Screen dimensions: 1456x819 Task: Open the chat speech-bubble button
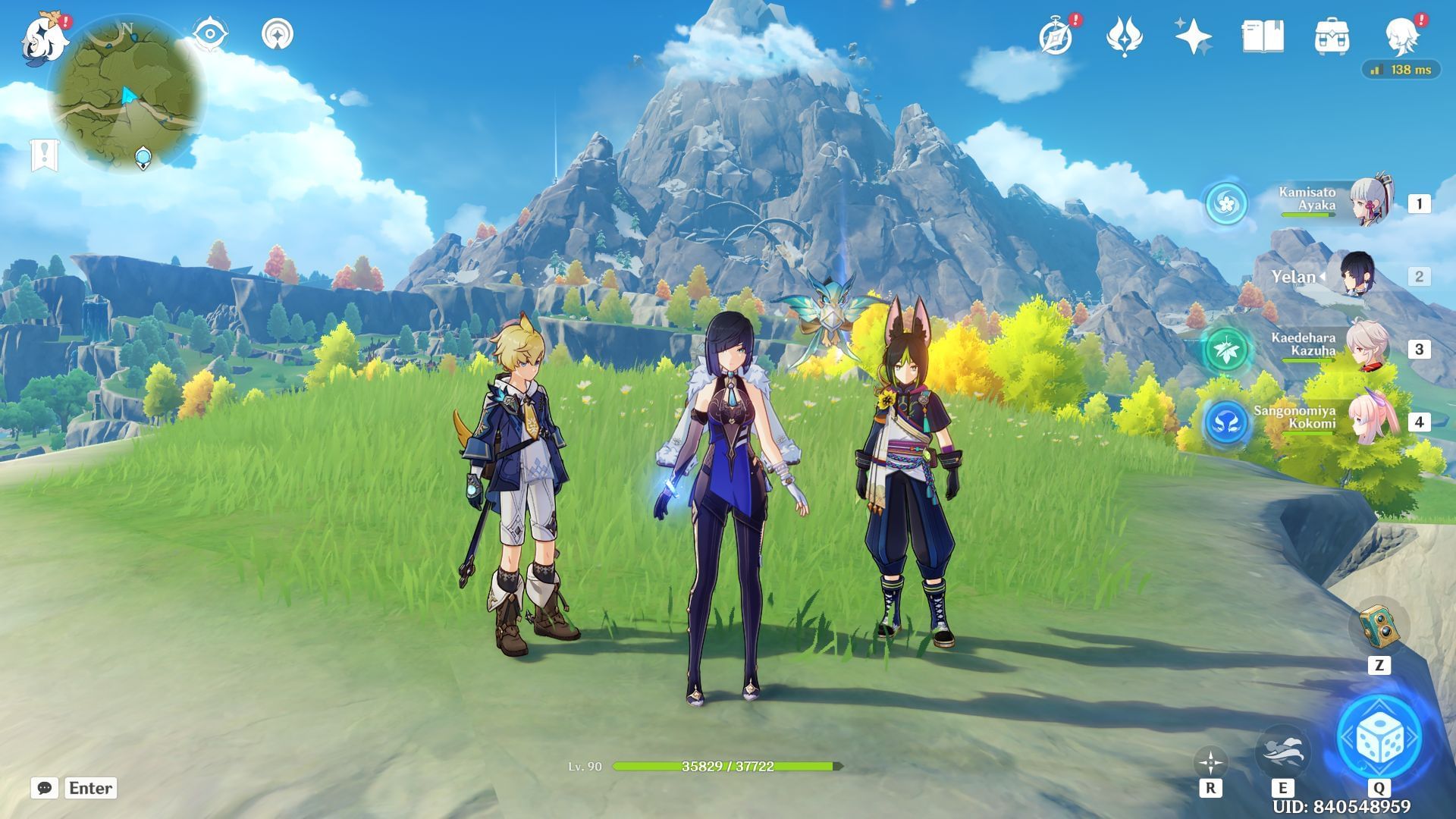(45, 788)
